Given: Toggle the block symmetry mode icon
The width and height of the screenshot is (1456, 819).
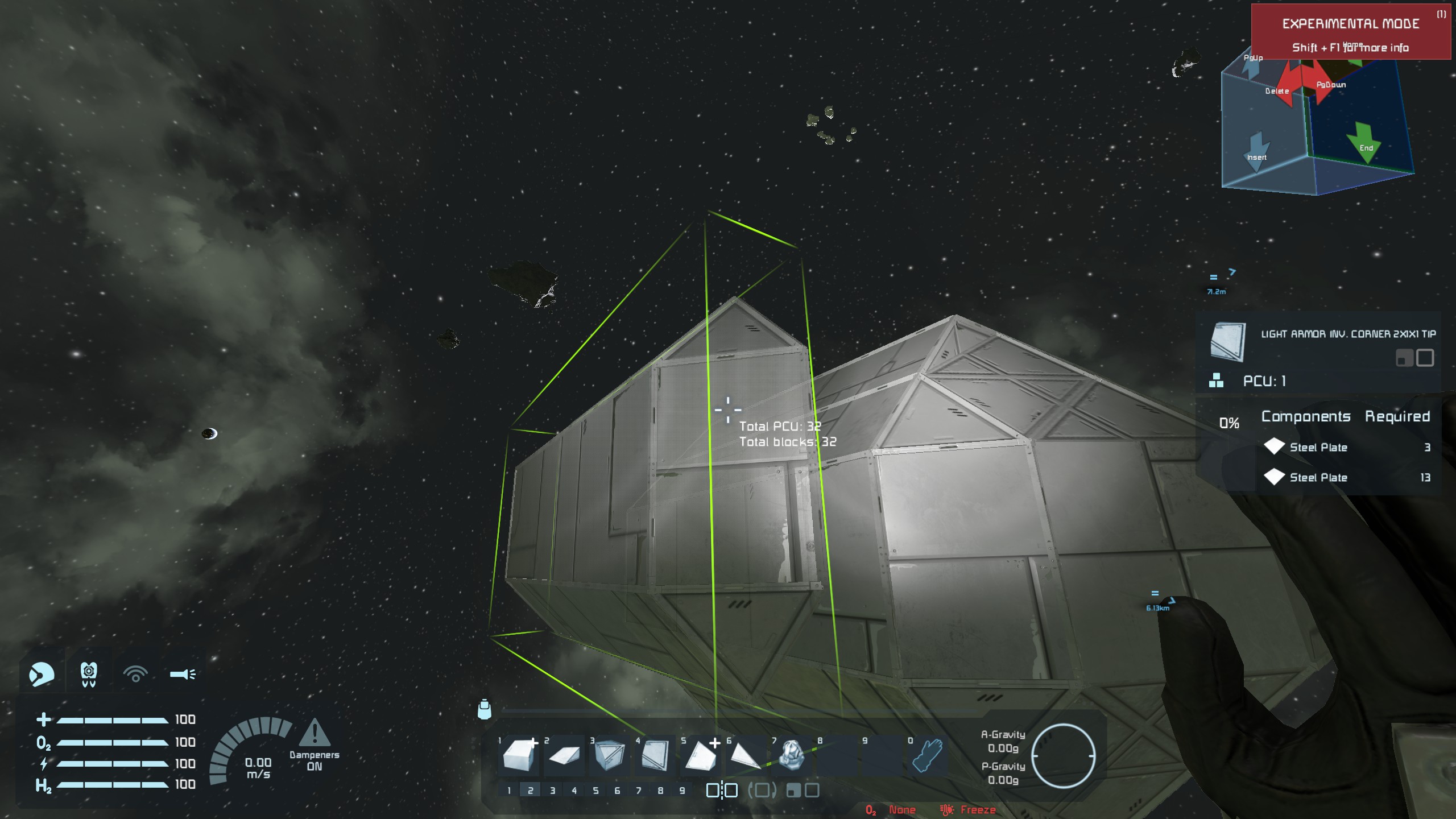Looking at the screenshot, I should (x=722, y=790).
